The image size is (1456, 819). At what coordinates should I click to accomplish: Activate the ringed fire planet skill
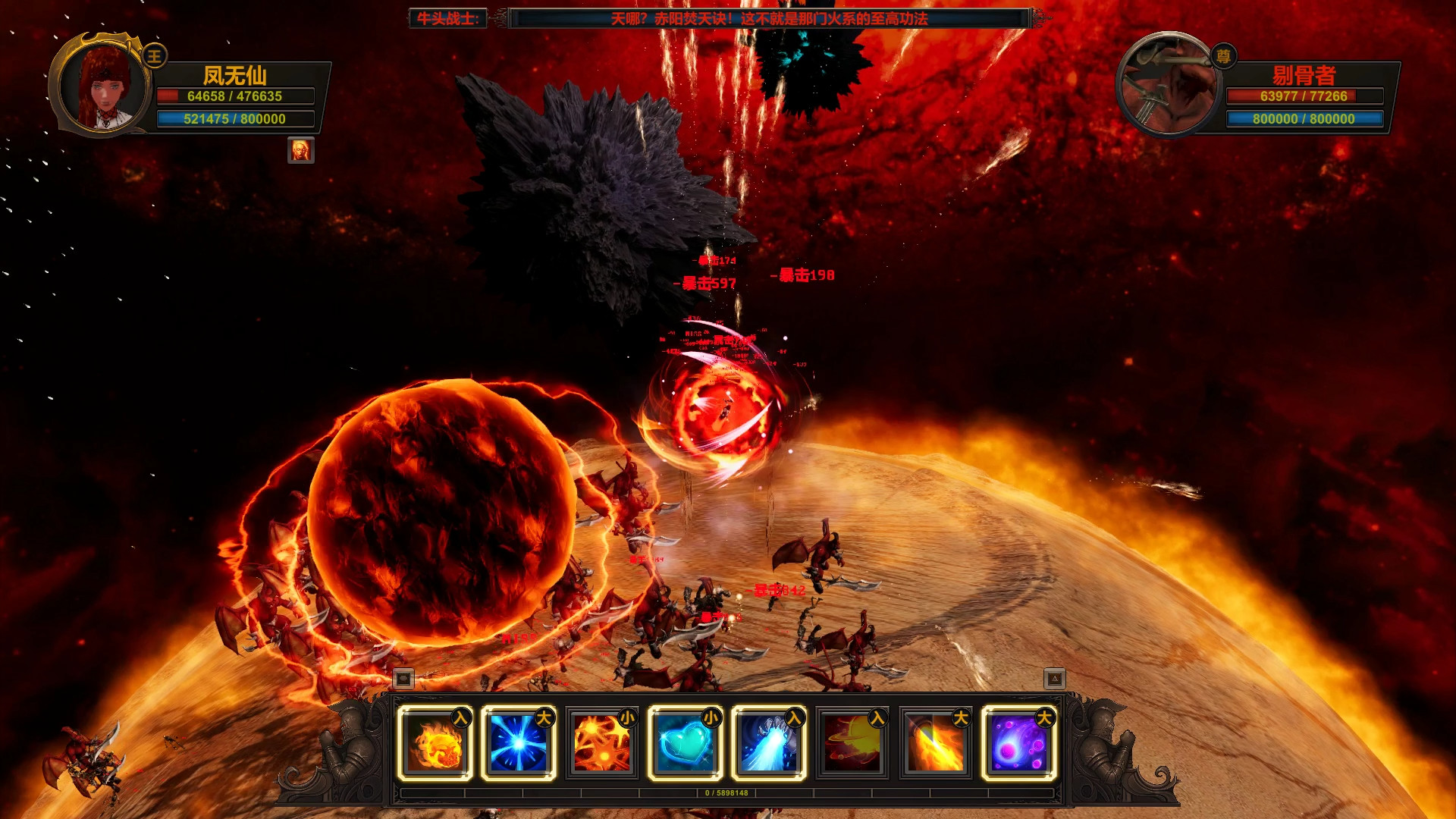pos(852,743)
